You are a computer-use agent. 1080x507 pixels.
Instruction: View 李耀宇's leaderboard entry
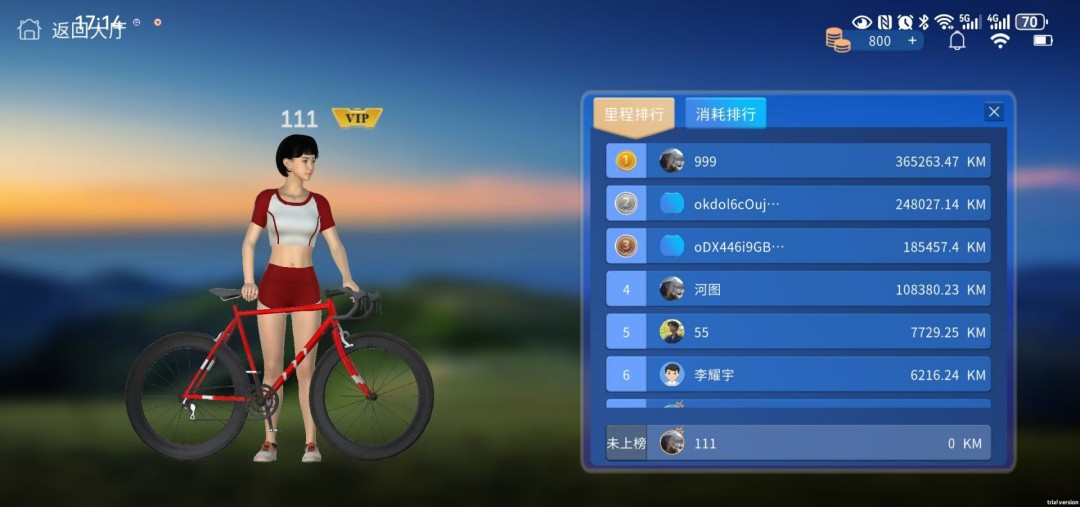tap(798, 375)
